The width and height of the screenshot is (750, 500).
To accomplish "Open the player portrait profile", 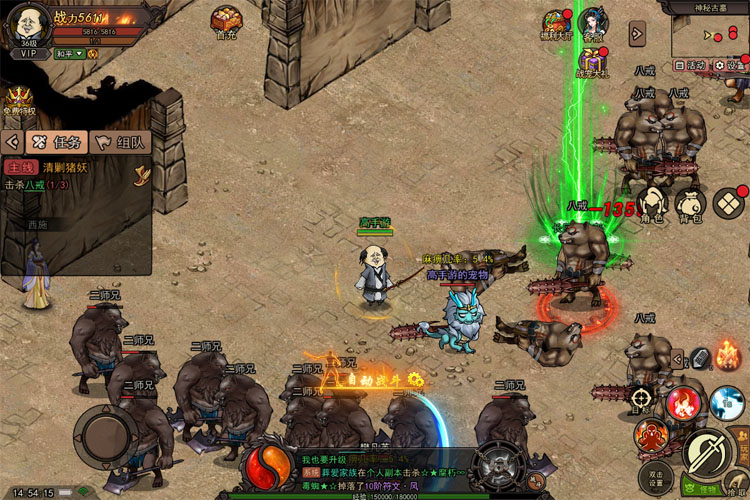I will 28,22.
